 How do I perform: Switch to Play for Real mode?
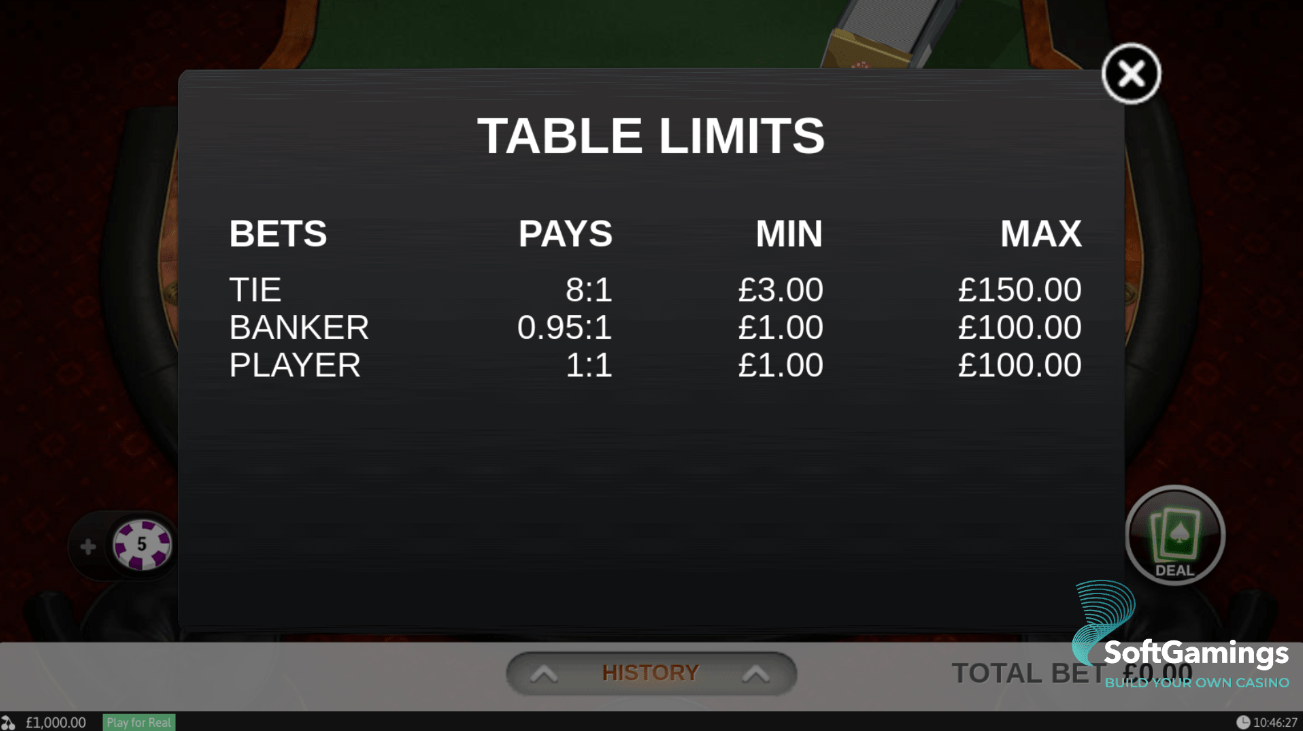[x=138, y=721]
